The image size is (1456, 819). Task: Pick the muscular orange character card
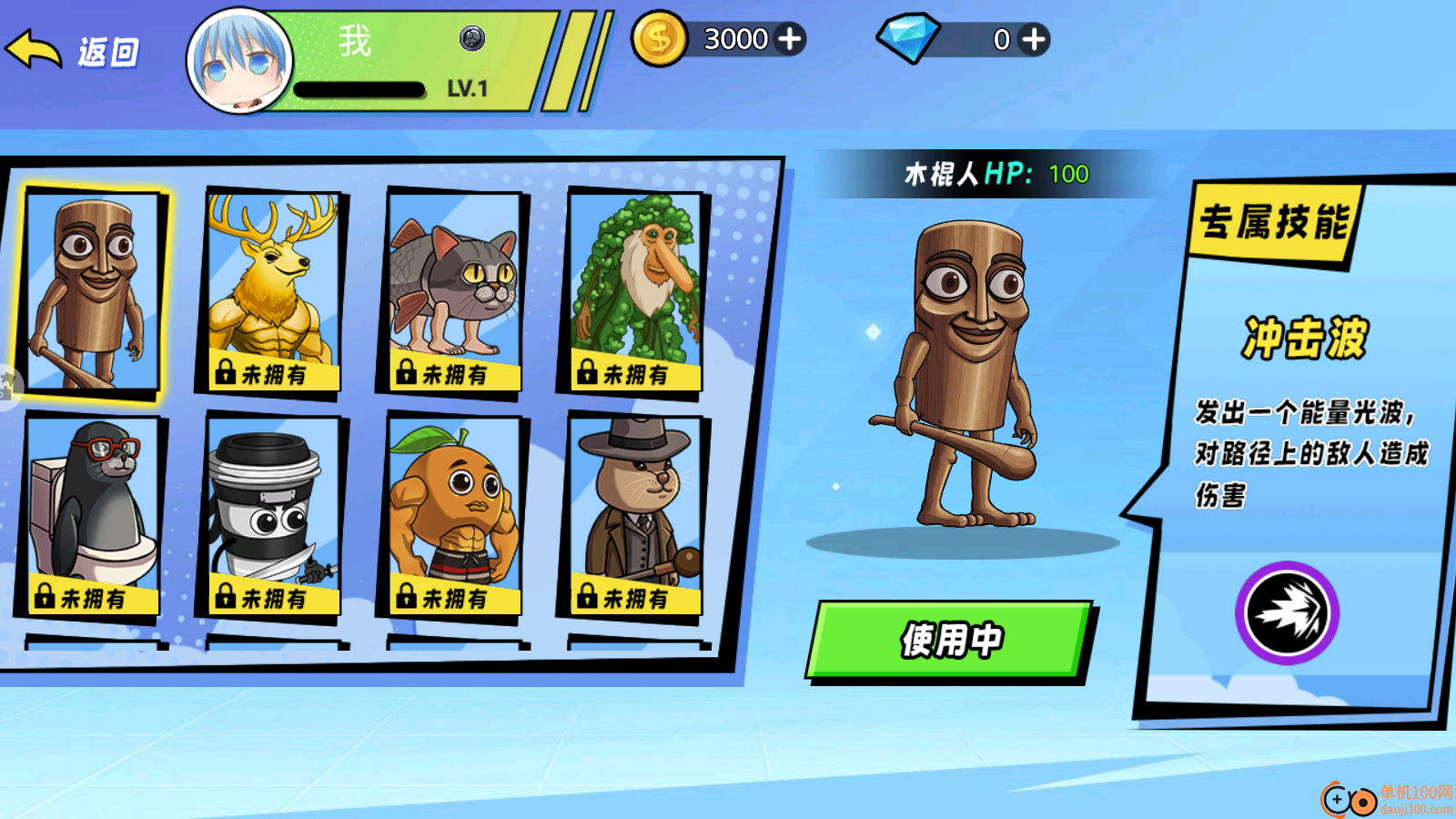(453, 514)
